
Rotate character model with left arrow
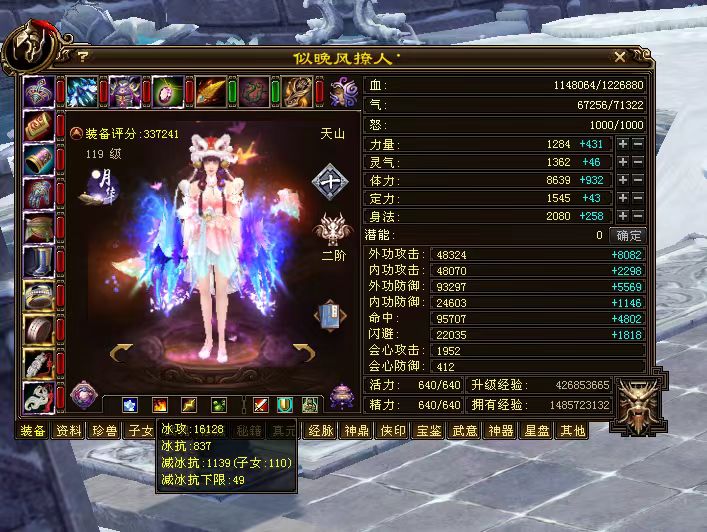click(121, 350)
